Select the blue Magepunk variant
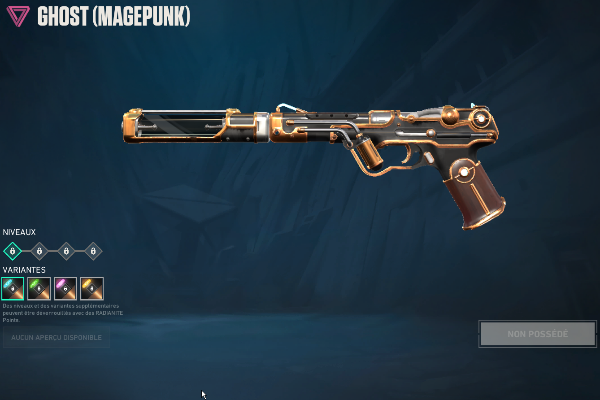600x400 pixels. [x=13, y=289]
